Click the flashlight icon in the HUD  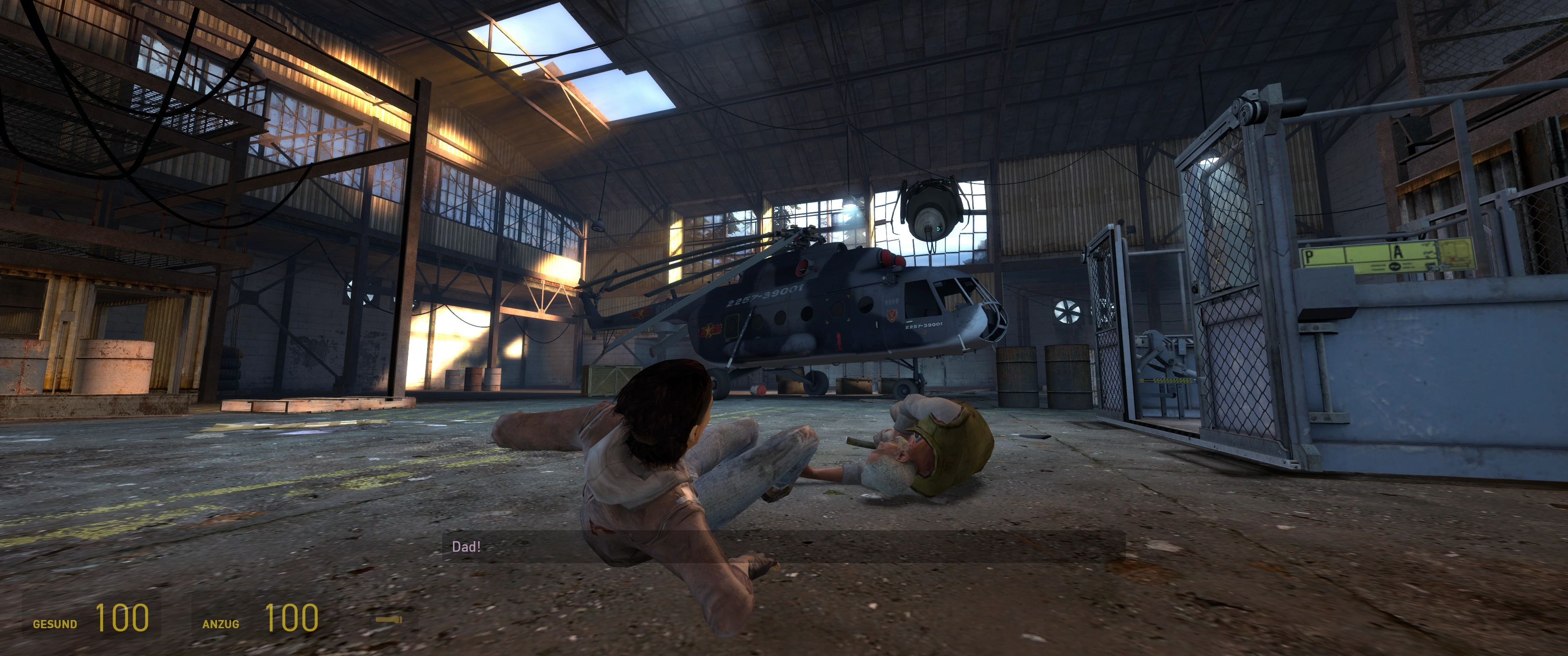click(388, 620)
